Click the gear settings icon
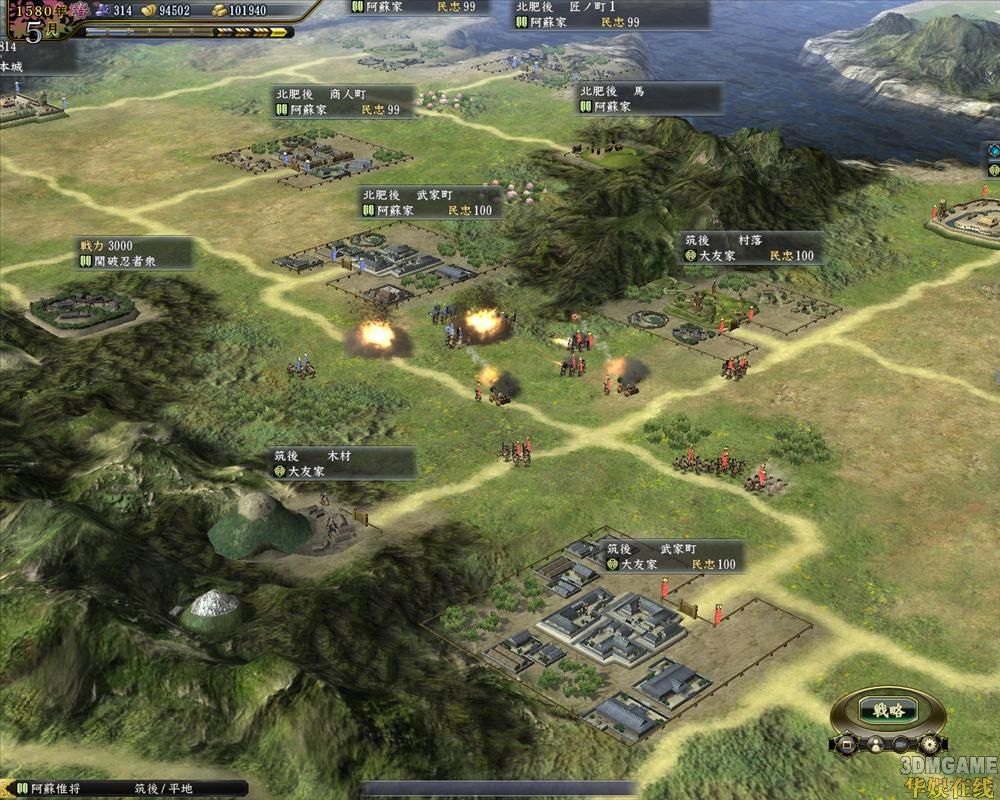The width and height of the screenshot is (1000, 800). click(930, 745)
